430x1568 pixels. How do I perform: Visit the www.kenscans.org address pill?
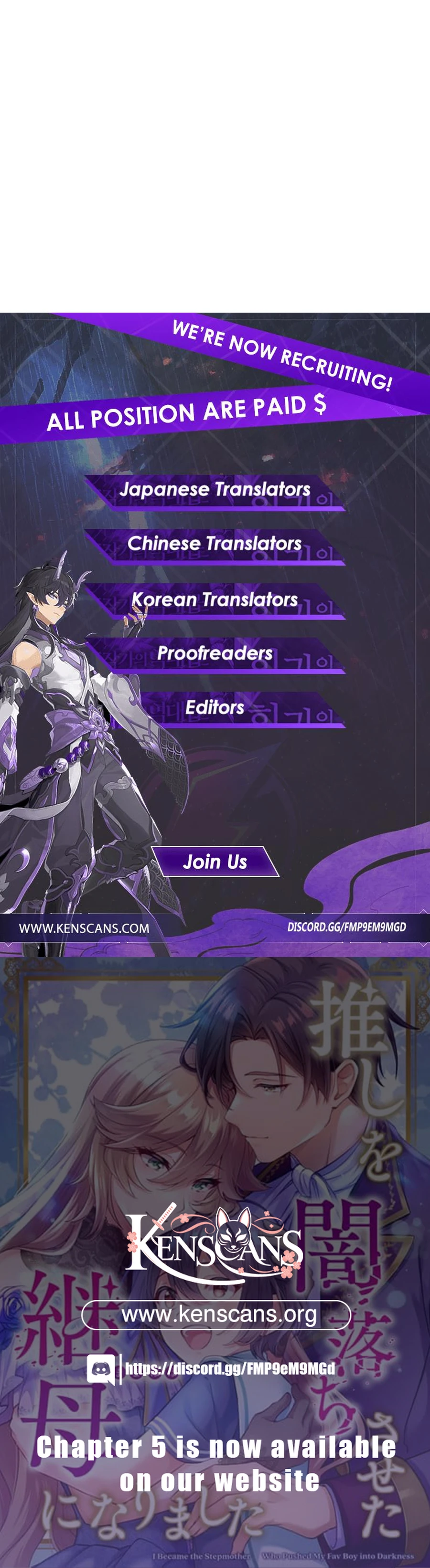(x=216, y=1315)
